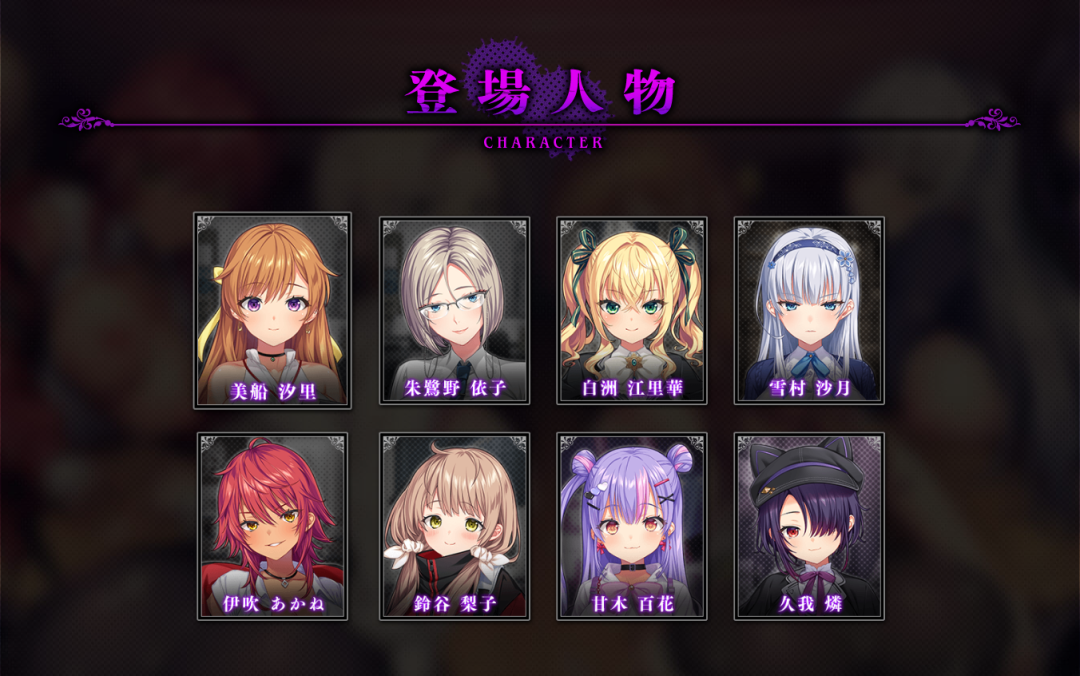Image resolution: width=1080 pixels, height=676 pixels.
Task: Choose the 久我 燐 character portrait
Action: pyautogui.click(x=809, y=526)
